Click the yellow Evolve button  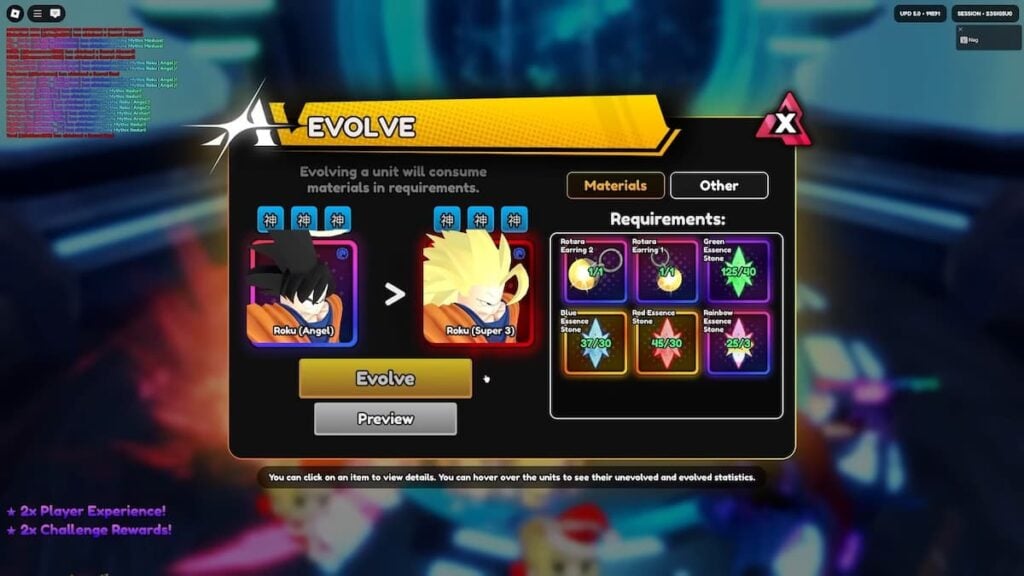(x=385, y=379)
